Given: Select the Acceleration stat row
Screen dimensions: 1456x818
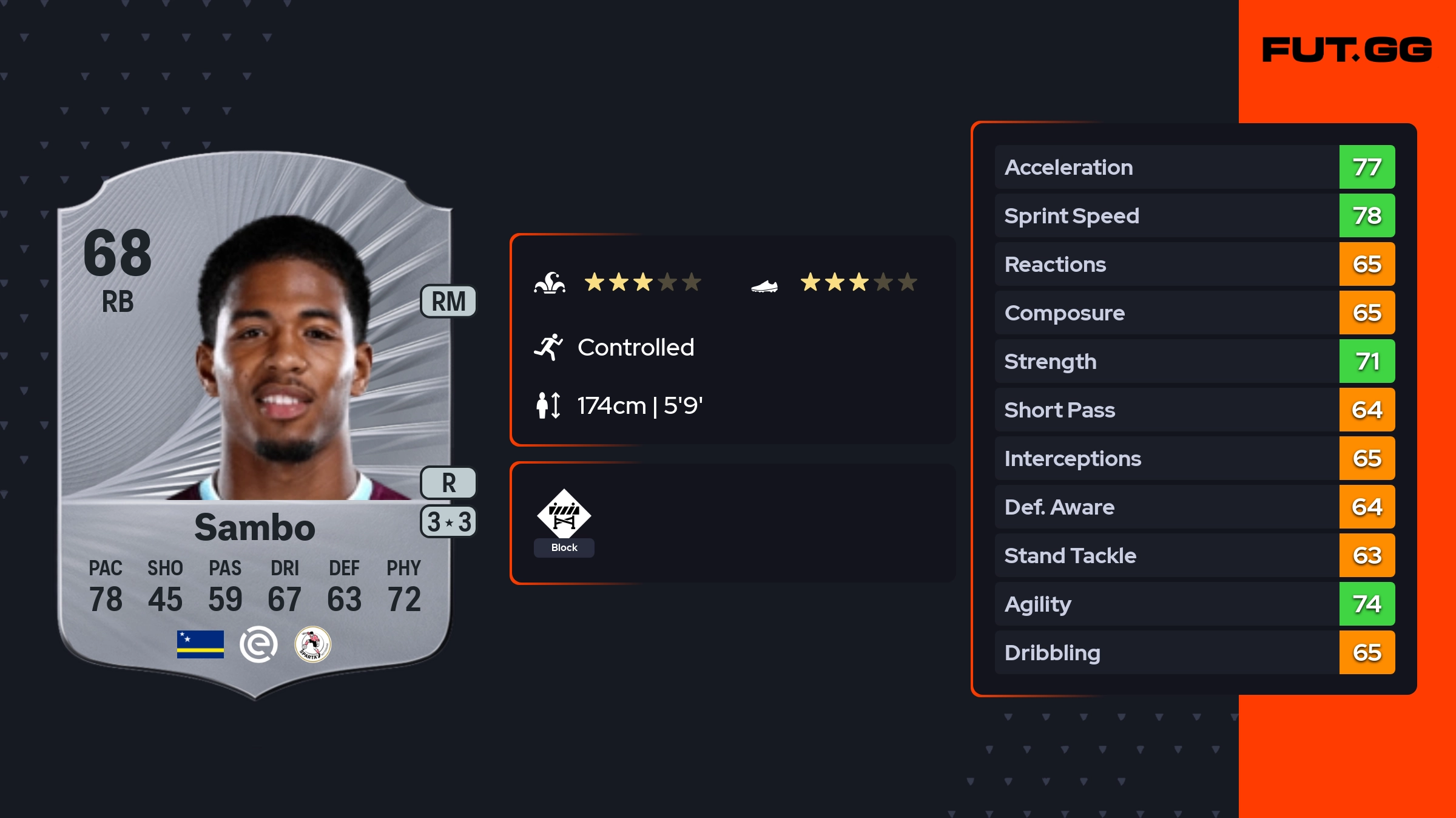Looking at the screenshot, I should click(x=1194, y=167).
